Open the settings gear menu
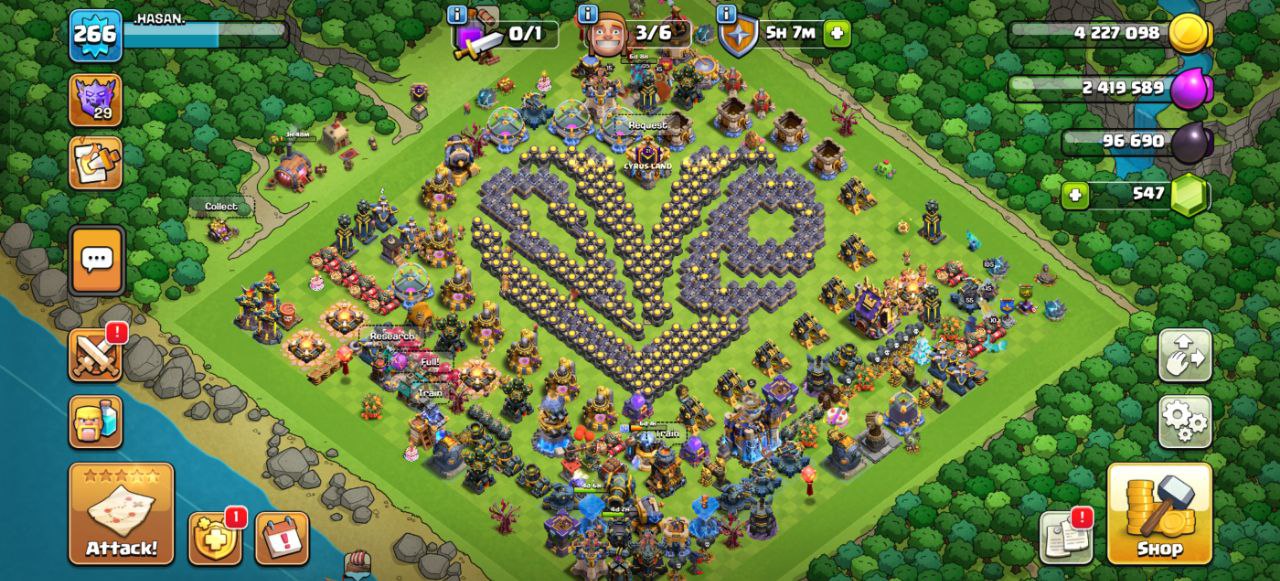 [1185, 421]
